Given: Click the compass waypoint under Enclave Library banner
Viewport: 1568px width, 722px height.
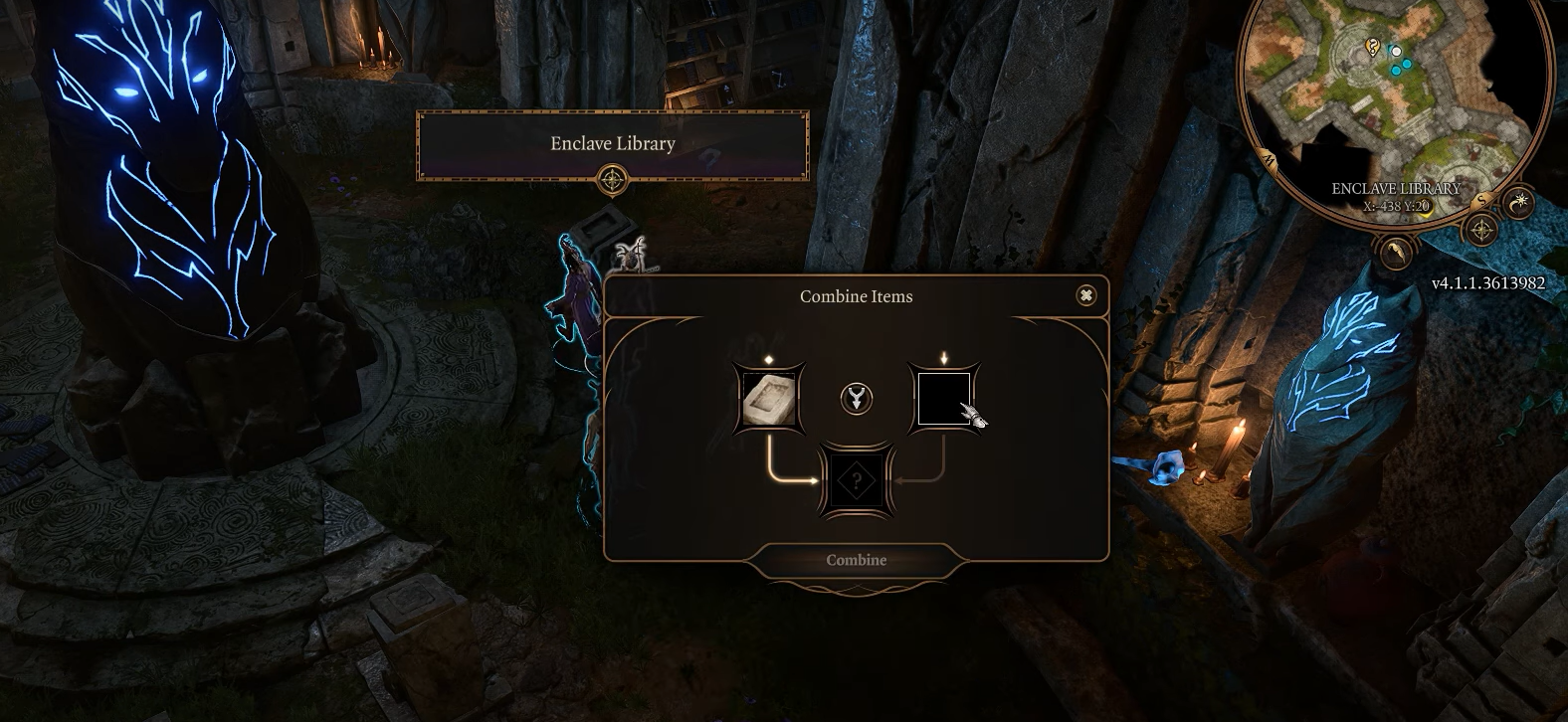Looking at the screenshot, I should click(x=612, y=181).
